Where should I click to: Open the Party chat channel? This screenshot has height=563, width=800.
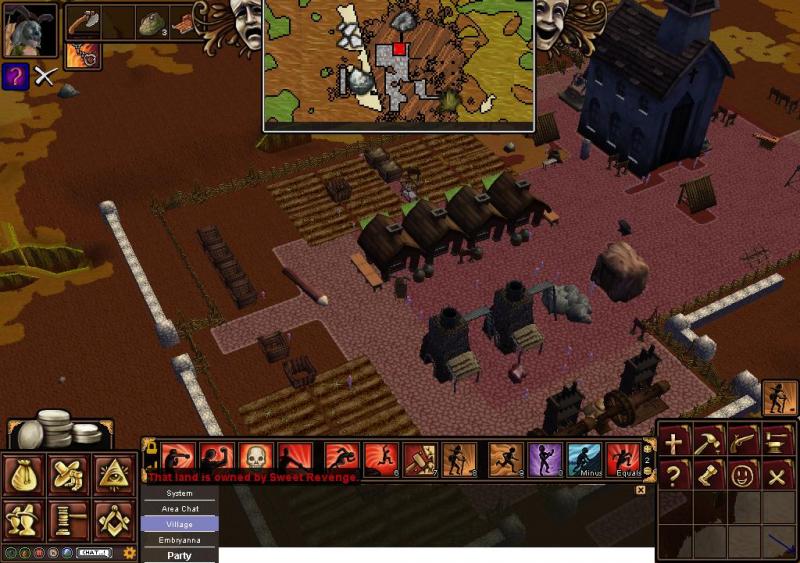(180, 555)
